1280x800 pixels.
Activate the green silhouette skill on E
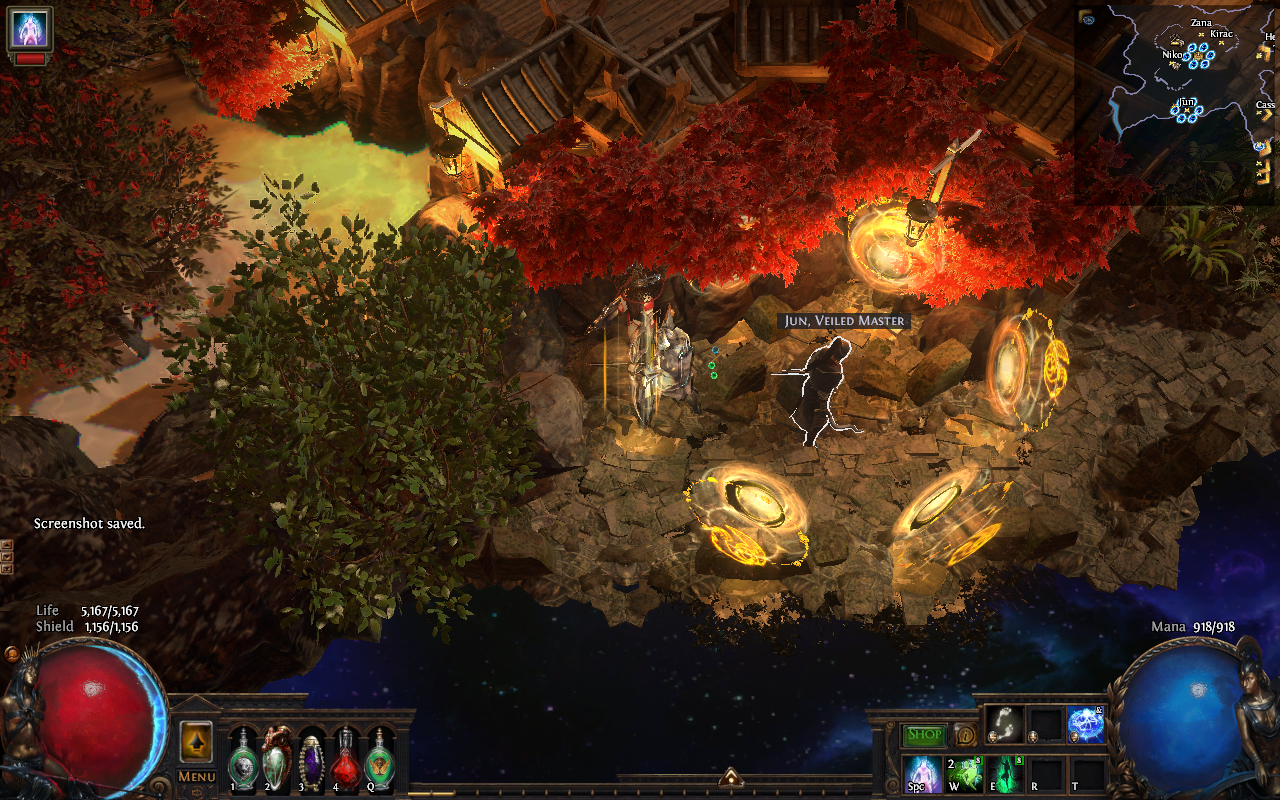1003,774
